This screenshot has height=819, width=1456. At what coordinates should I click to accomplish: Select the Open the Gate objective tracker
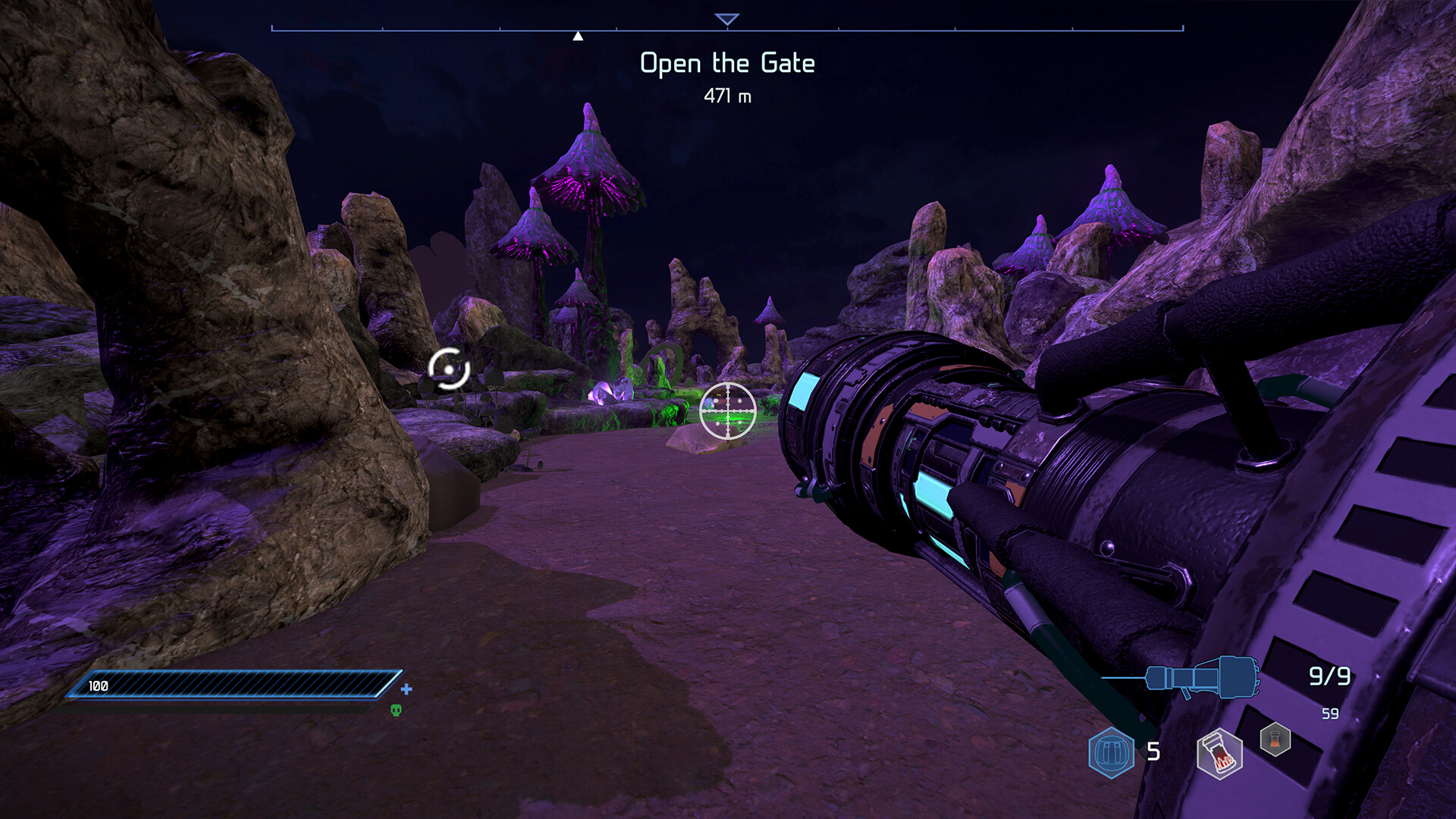tap(727, 64)
